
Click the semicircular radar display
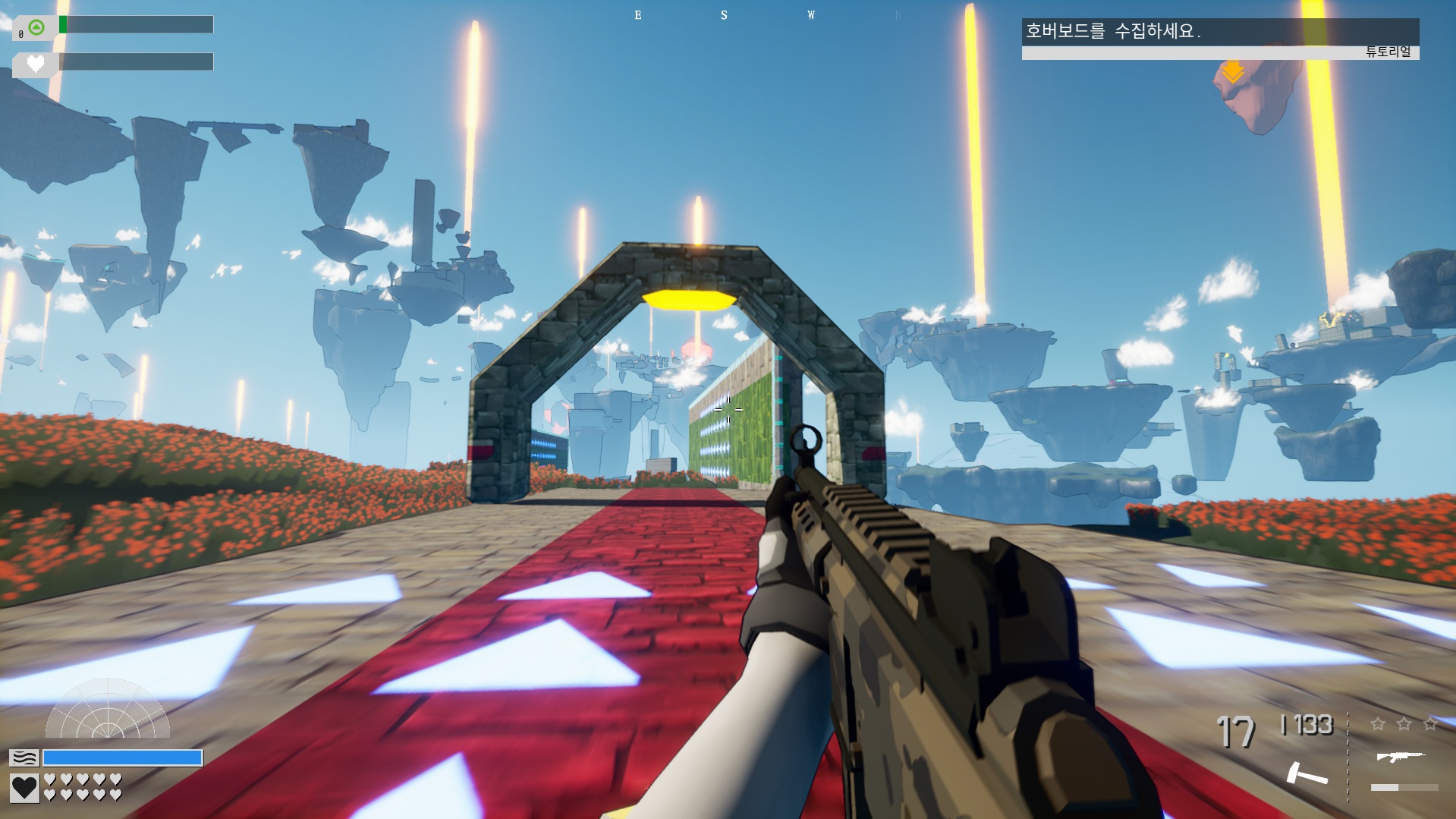pos(108,710)
